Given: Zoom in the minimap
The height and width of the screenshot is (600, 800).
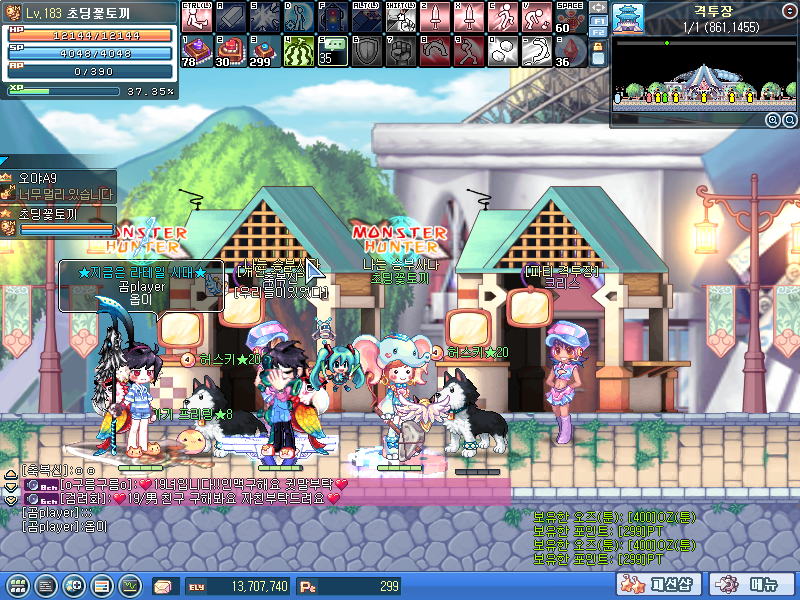Looking at the screenshot, I should 772,120.
